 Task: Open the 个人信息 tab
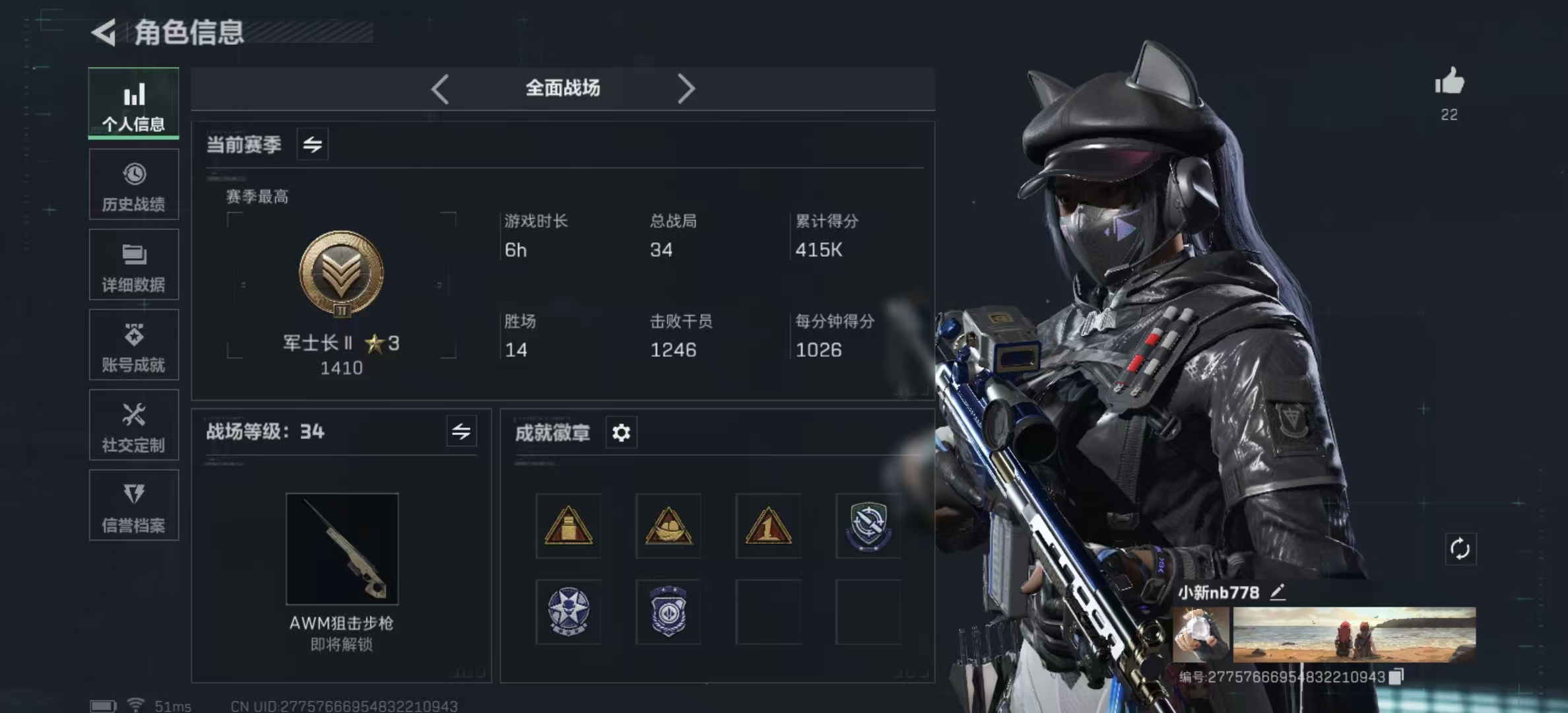[x=133, y=104]
